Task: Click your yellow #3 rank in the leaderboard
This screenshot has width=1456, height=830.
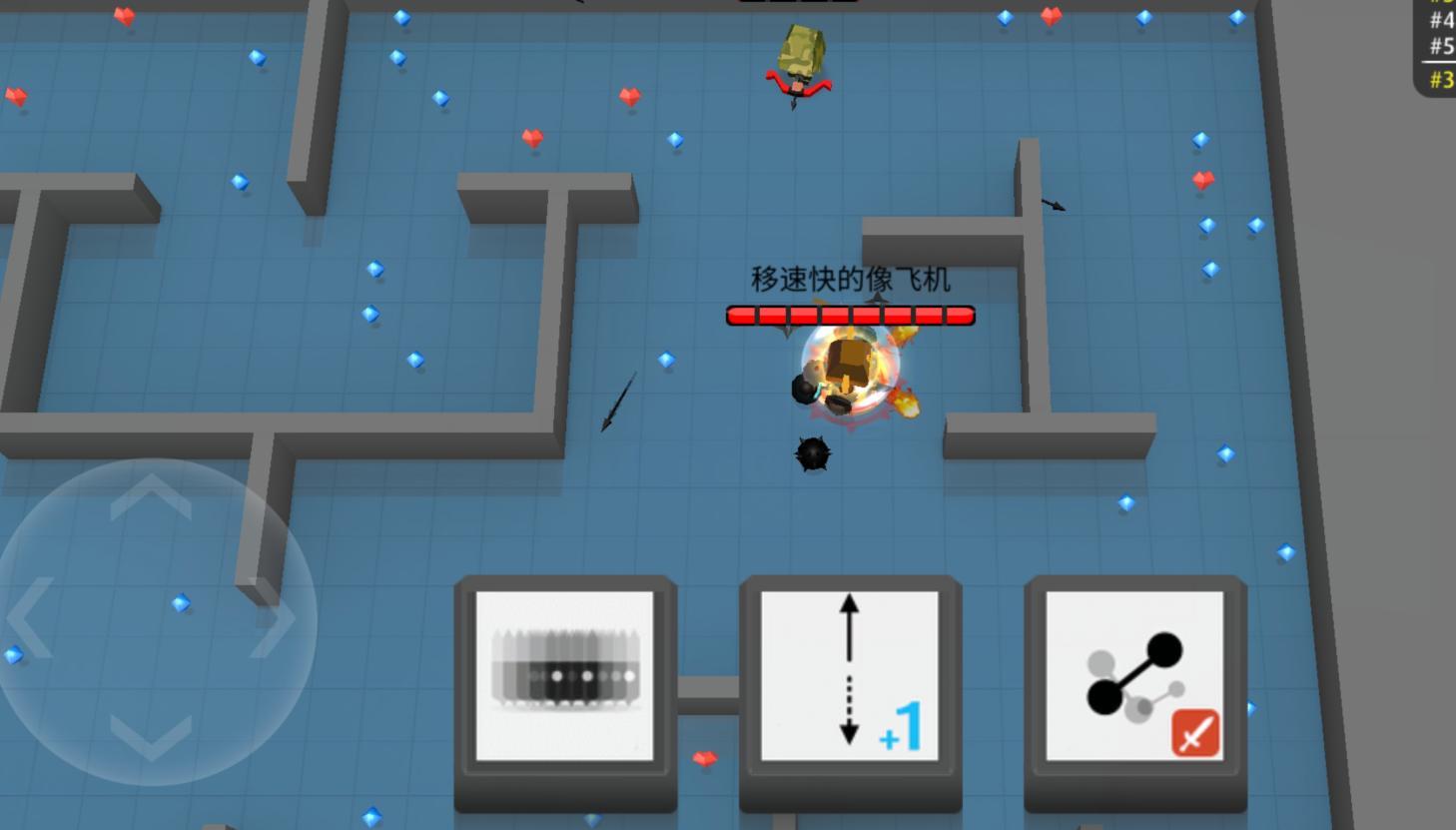Action: click(1441, 78)
